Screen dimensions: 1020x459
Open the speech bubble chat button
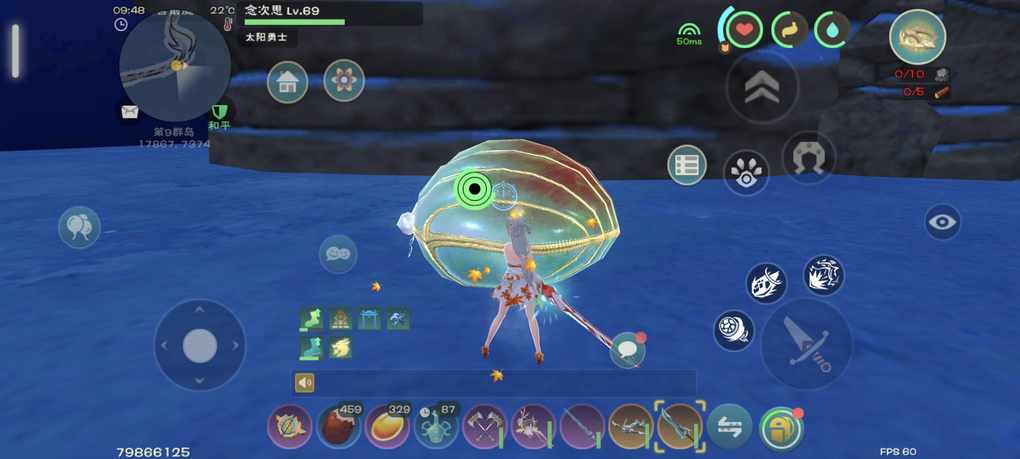point(627,349)
